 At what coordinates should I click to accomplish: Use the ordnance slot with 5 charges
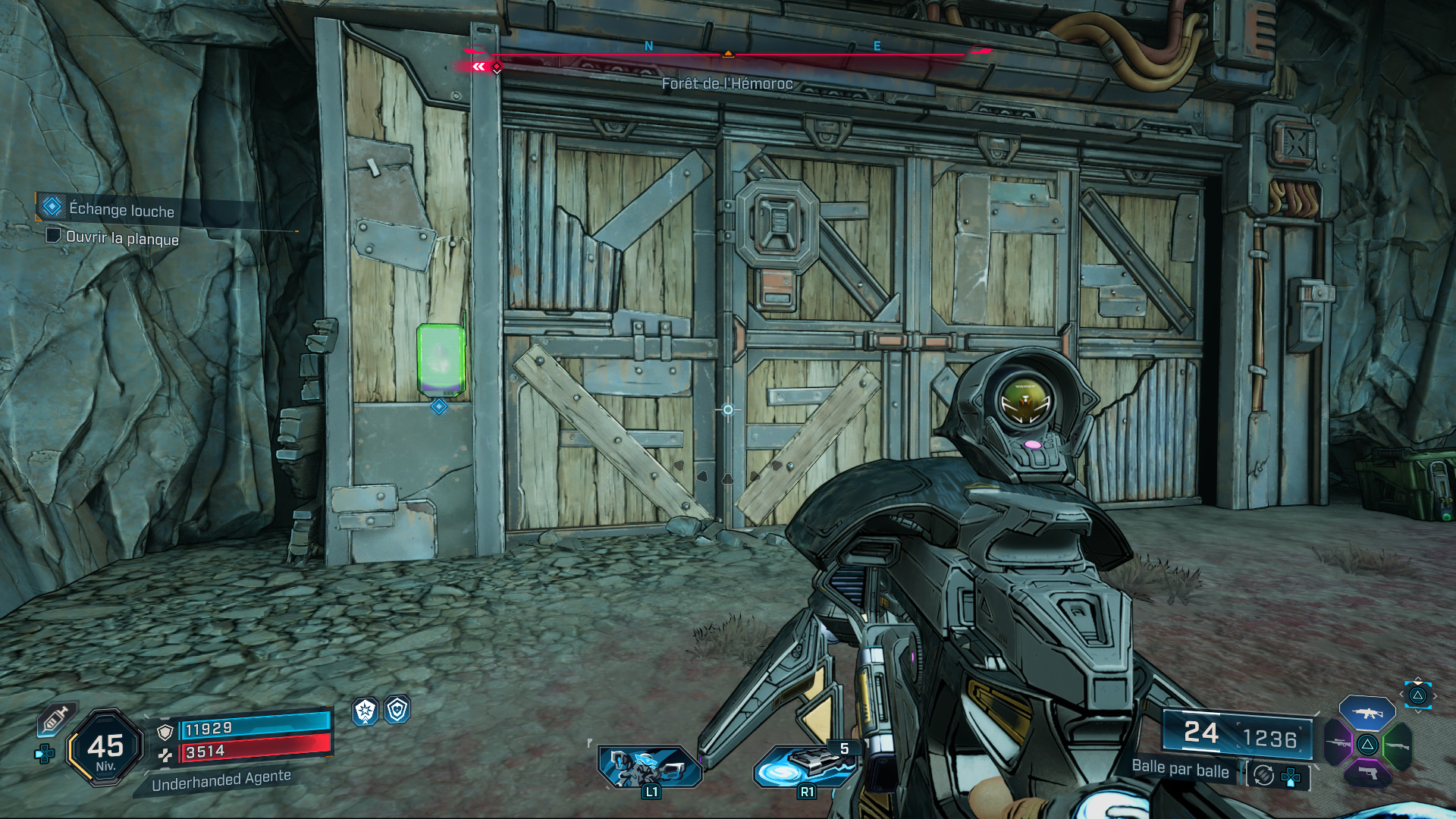[806, 766]
